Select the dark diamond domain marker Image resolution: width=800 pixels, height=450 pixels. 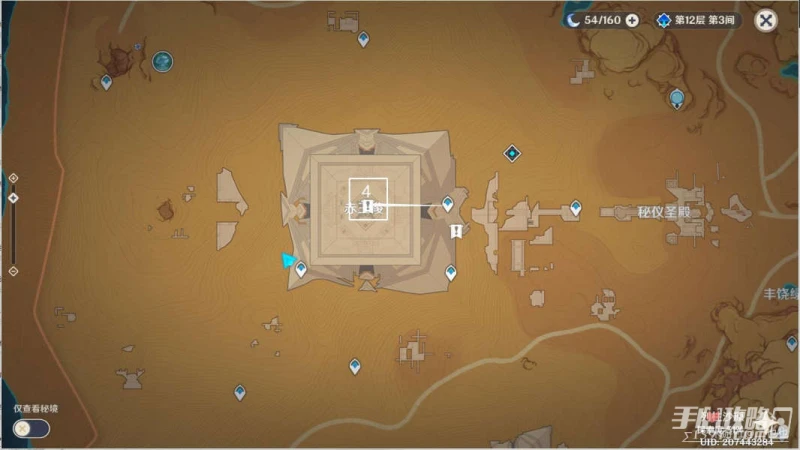tap(512, 153)
